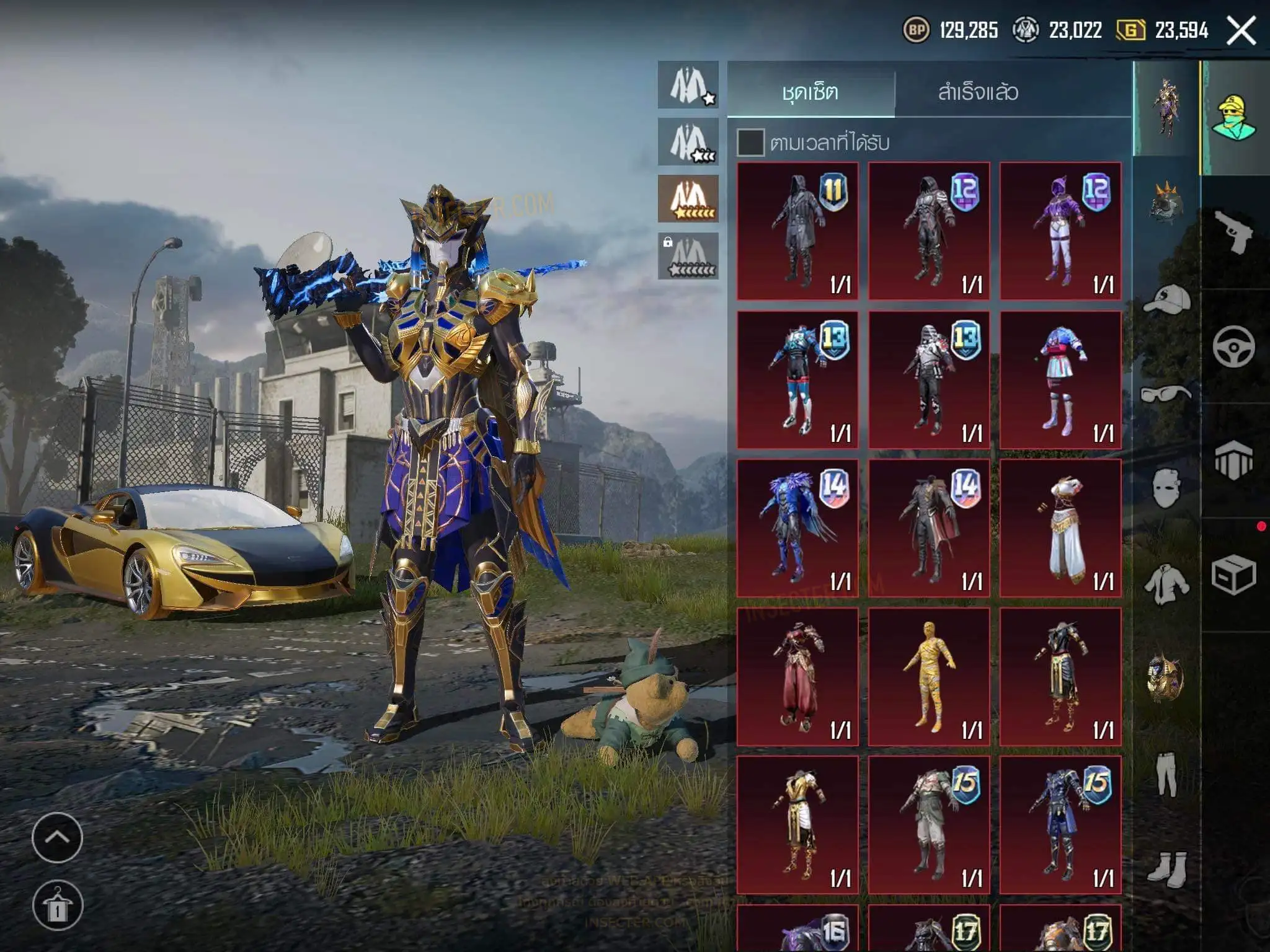This screenshot has width=1270, height=952.
Task: Click the up-arrow collapse button
Action: pyautogui.click(x=57, y=837)
